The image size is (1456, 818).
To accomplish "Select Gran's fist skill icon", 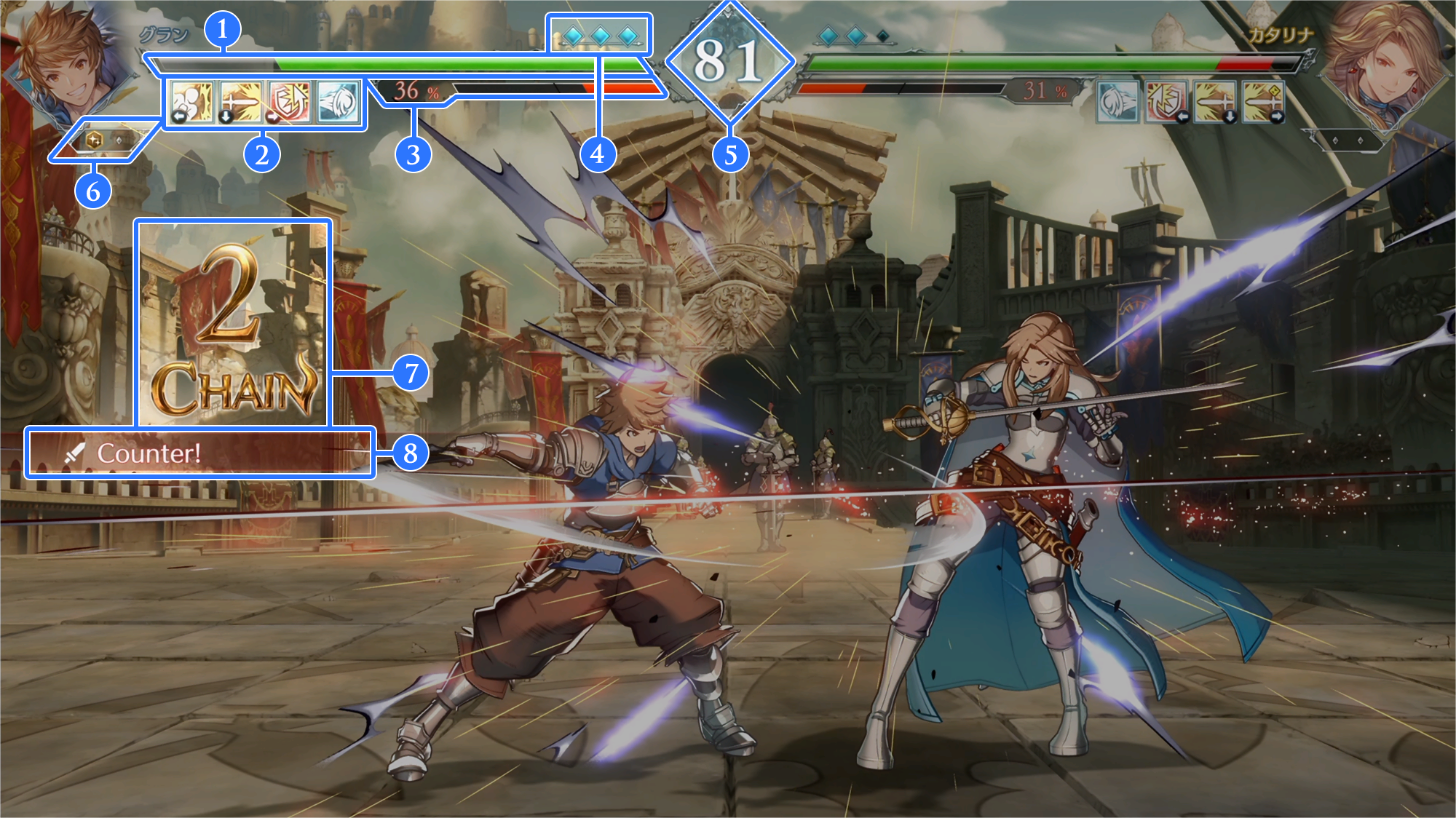I will coord(192,102).
